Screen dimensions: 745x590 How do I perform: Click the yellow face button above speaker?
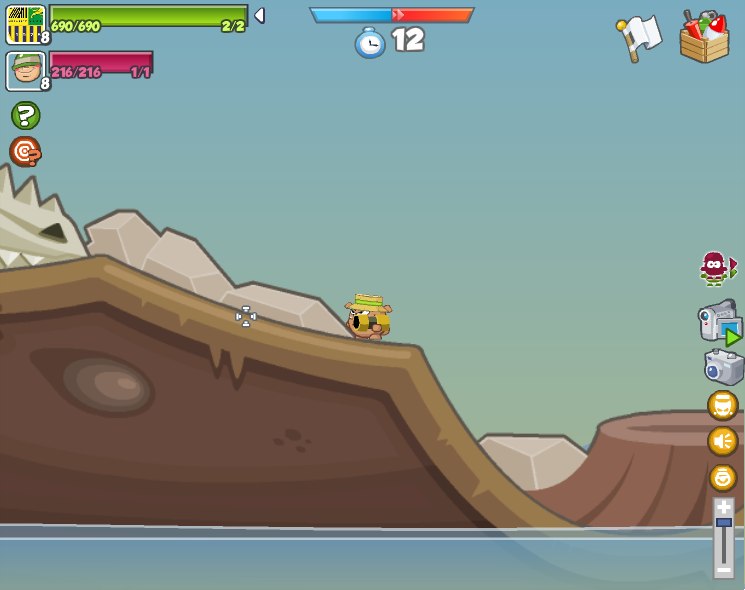(722, 405)
